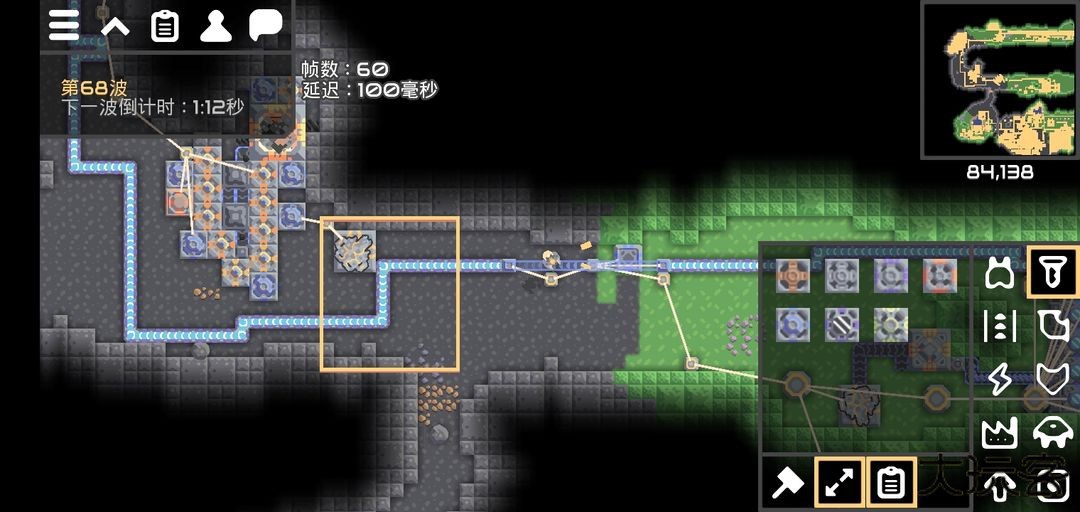The image size is (1080, 512).
Task: Open the hamburger menu
Action: pos(64,26)
